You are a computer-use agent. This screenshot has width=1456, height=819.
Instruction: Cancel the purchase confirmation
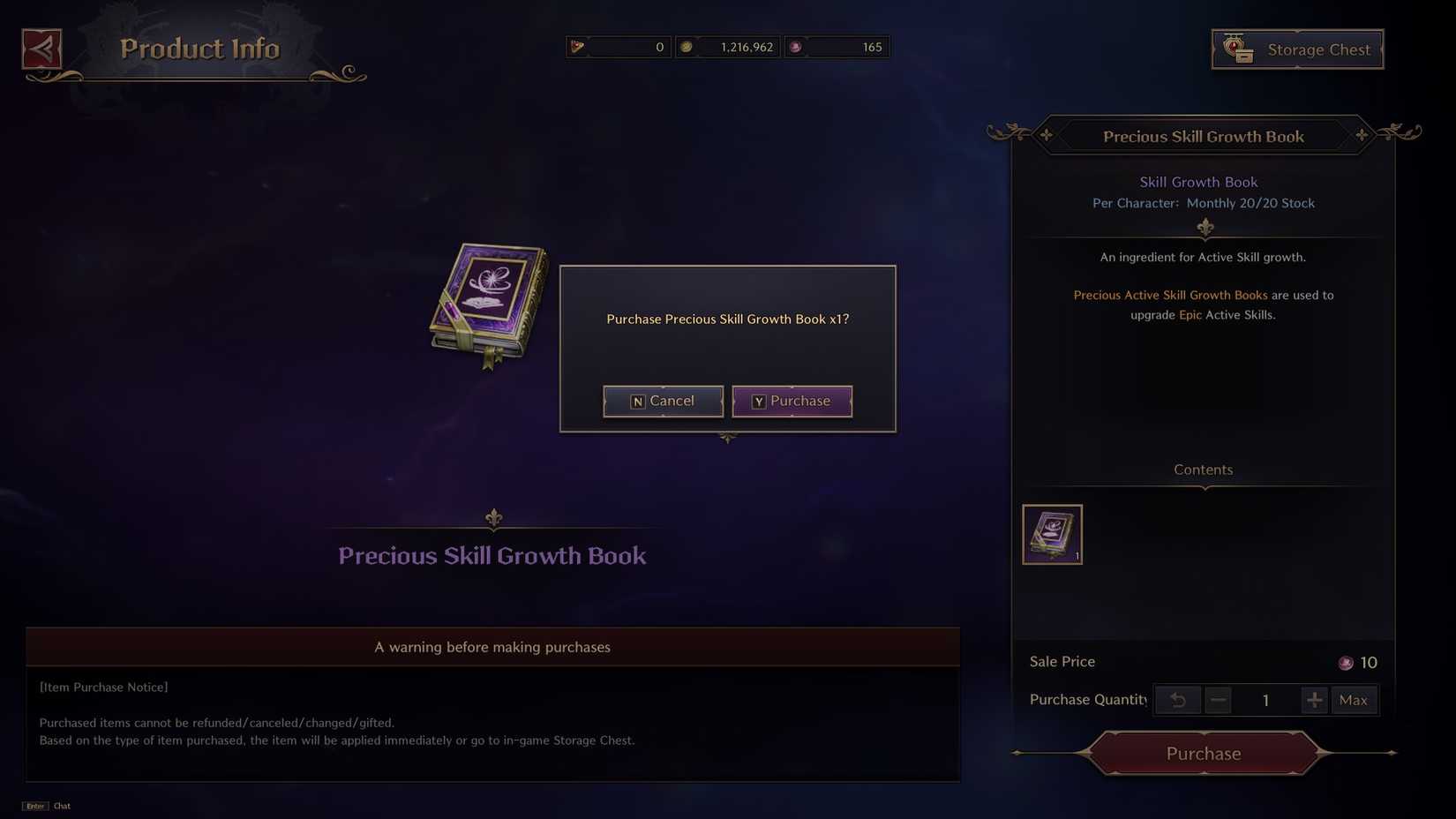coord(663,401)
